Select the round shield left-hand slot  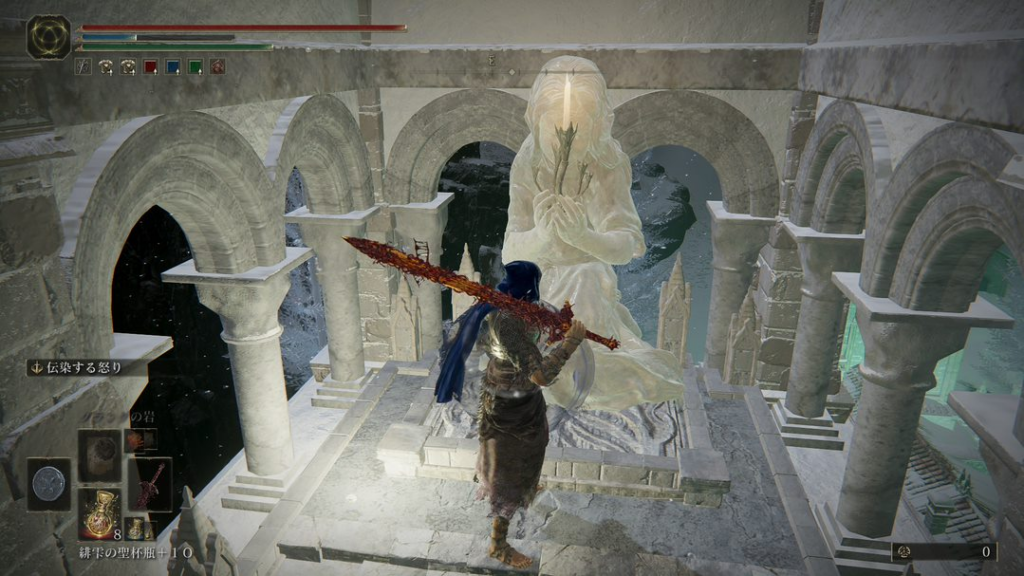coord(48,484)
